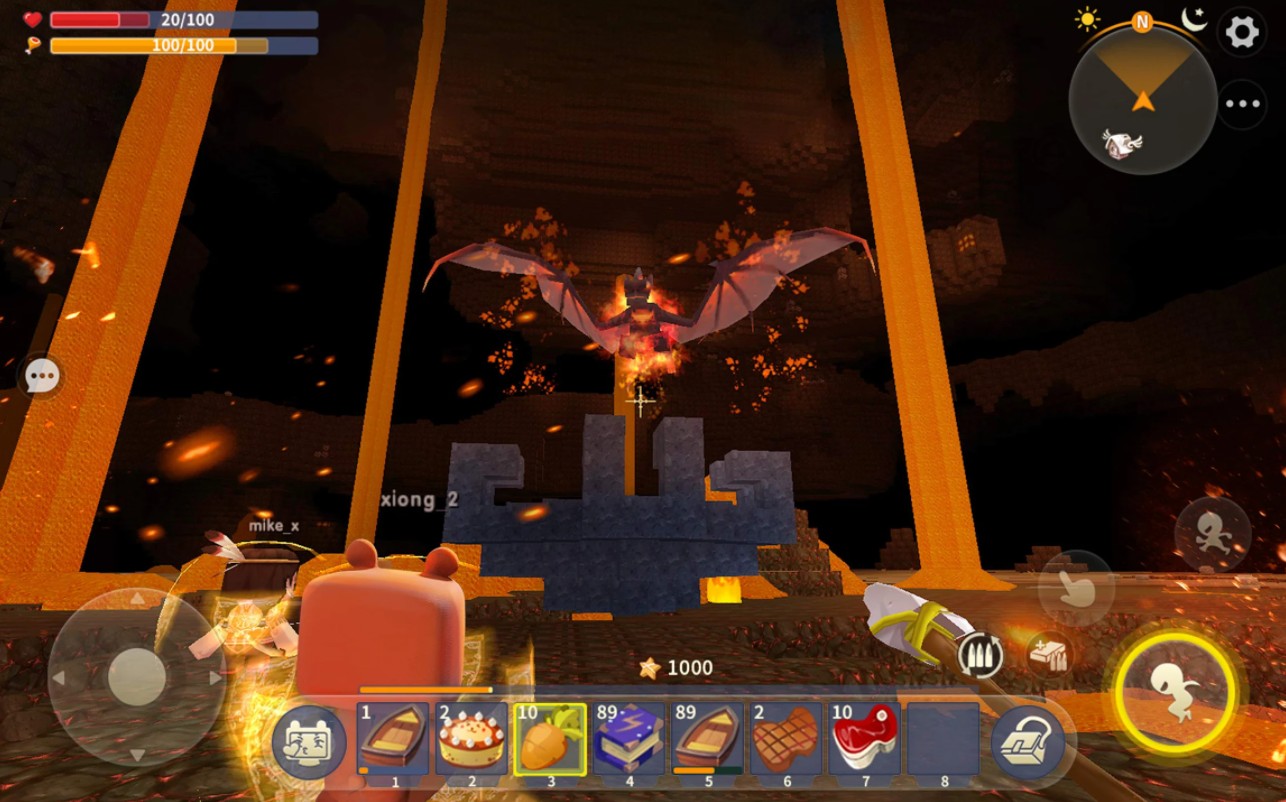
Task: Tap the block placement button
Action: tap(1049, 656)
